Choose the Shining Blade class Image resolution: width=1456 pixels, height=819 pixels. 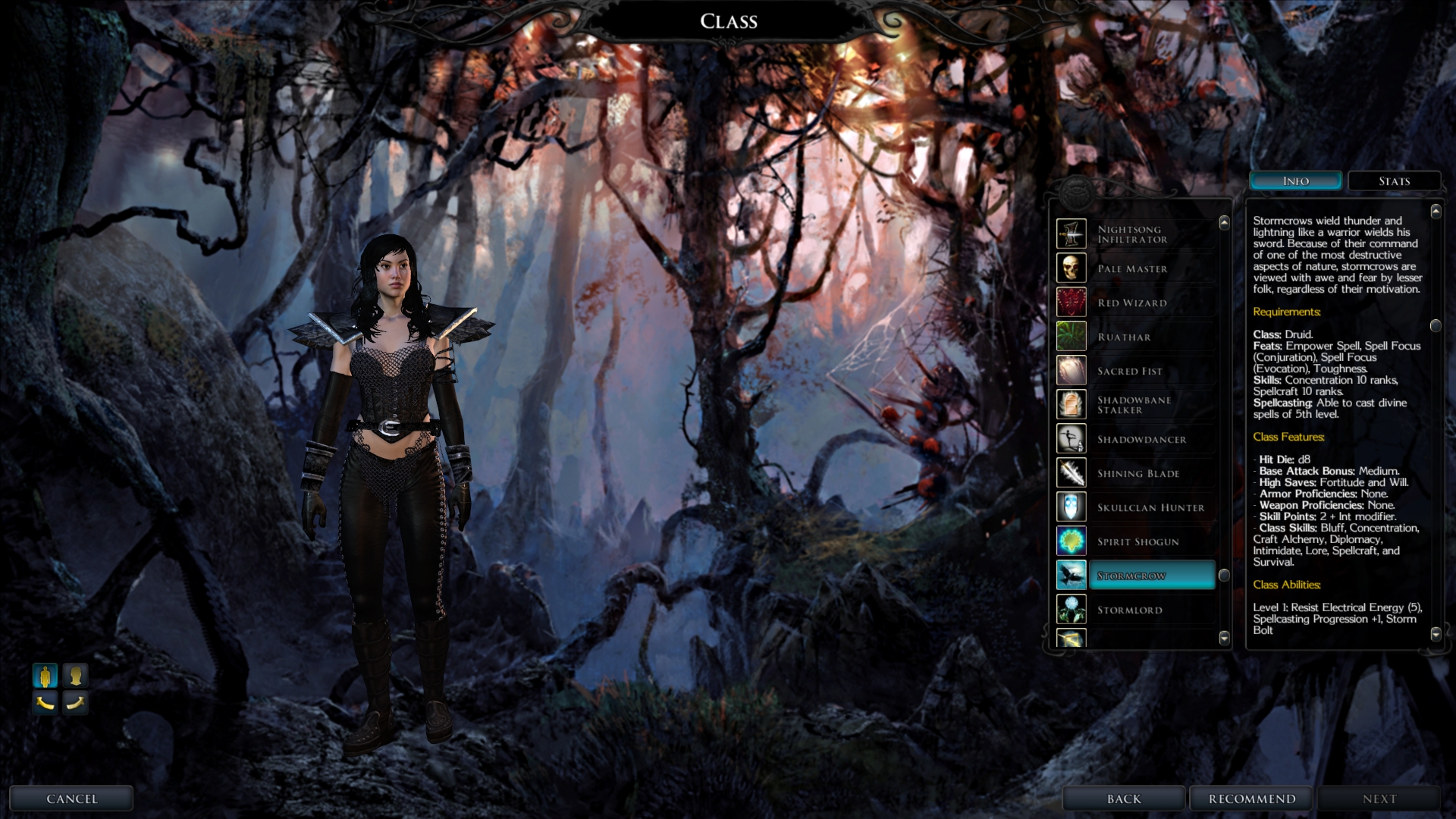click(1138, 473)
